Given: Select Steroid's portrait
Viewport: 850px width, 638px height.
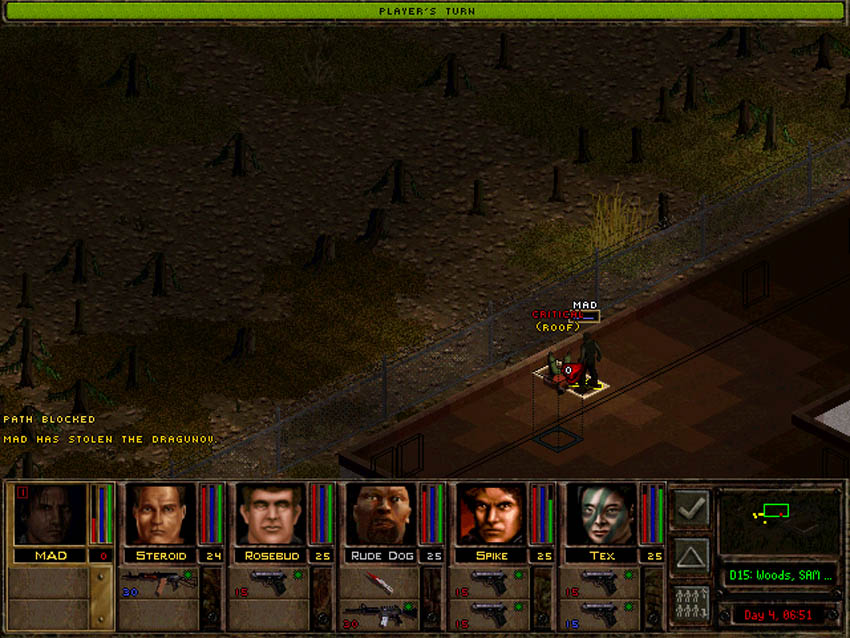Looking at the screenshot, I should coord(161,515).
